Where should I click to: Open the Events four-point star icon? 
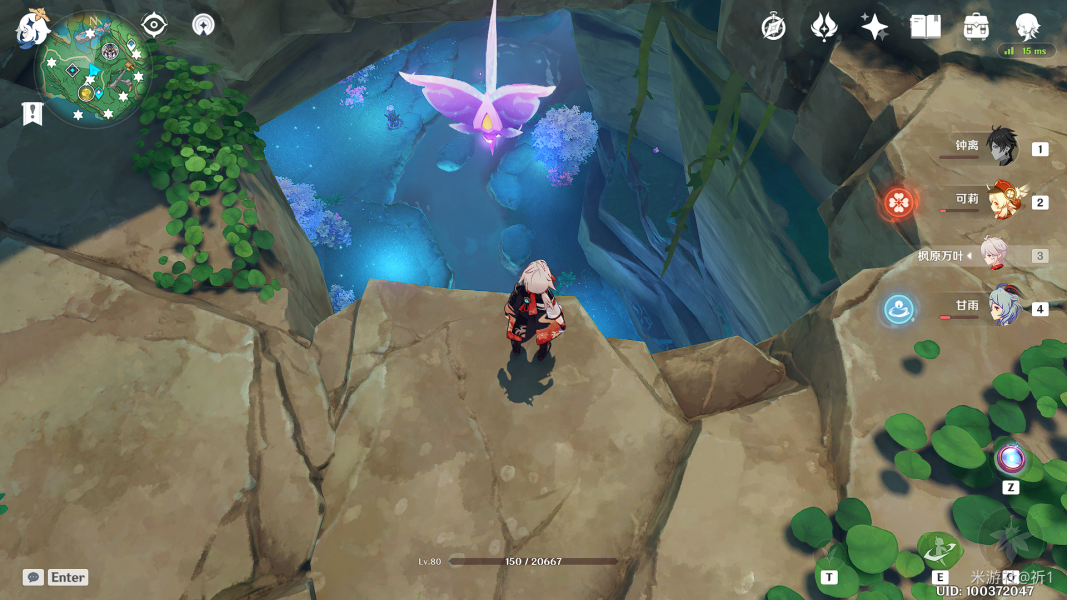pyautogui.click(x=874, y=27)
